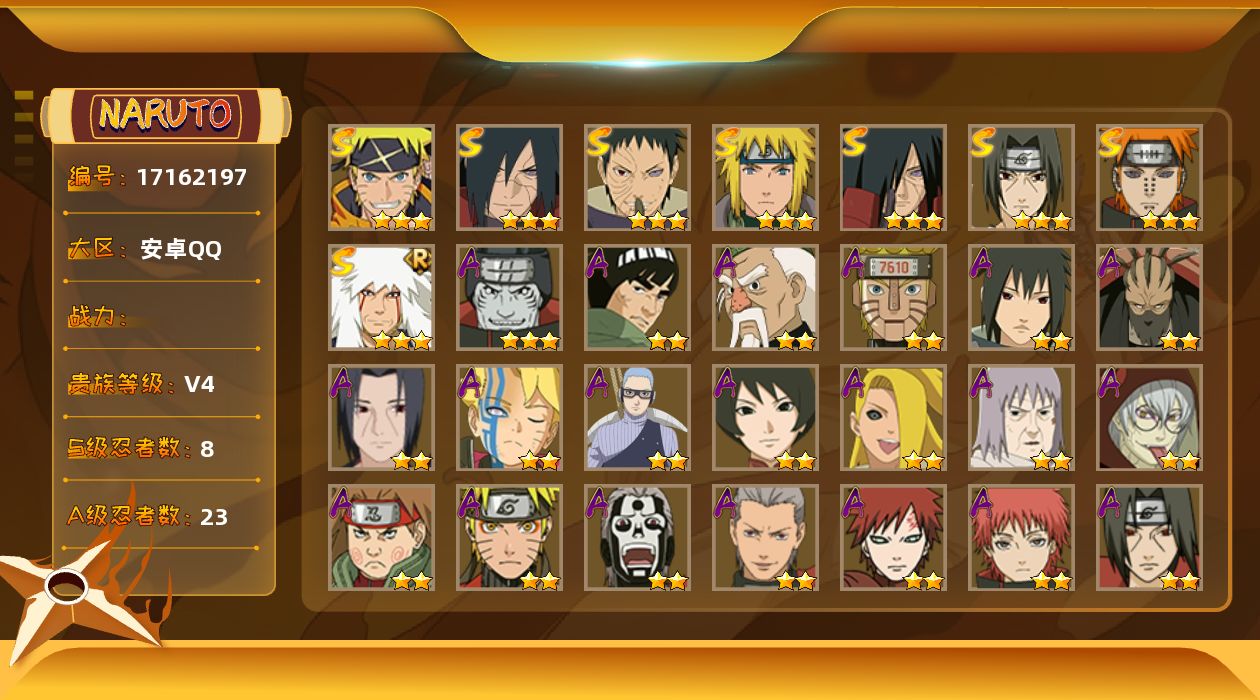This screenshot has width=1260, height=700.
Task: Select blonde Deidara's grinning portrait
Action: click(x=893, y=417)
